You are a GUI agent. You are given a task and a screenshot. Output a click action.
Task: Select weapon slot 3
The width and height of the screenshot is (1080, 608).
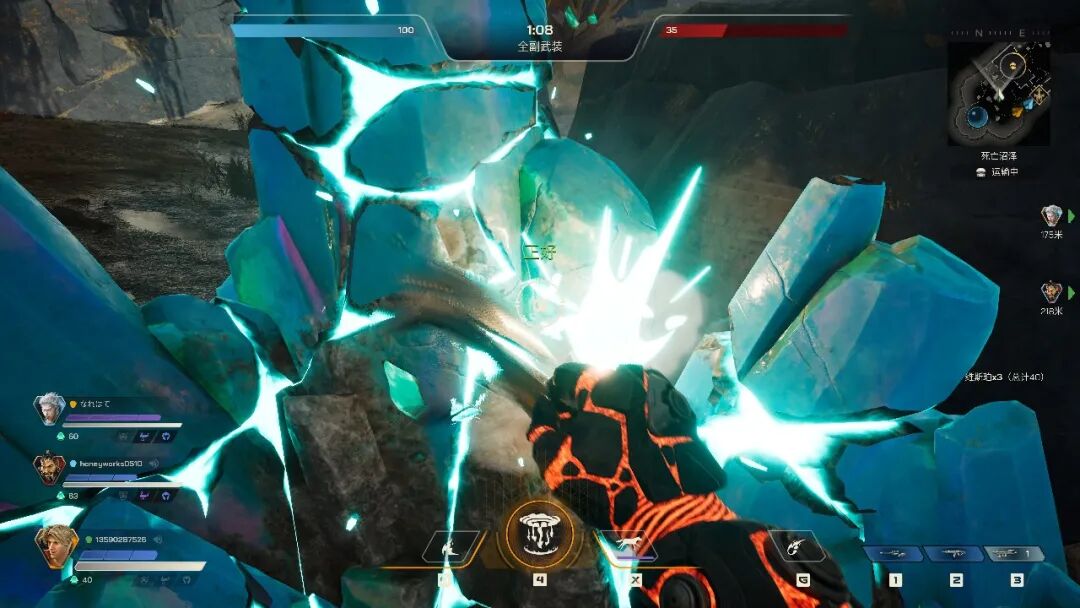(x=1016, y=554)
